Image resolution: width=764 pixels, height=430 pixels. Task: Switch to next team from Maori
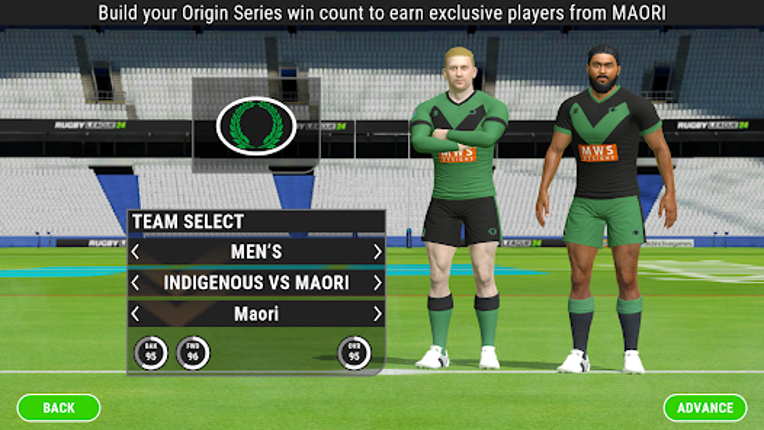[377, 314]
